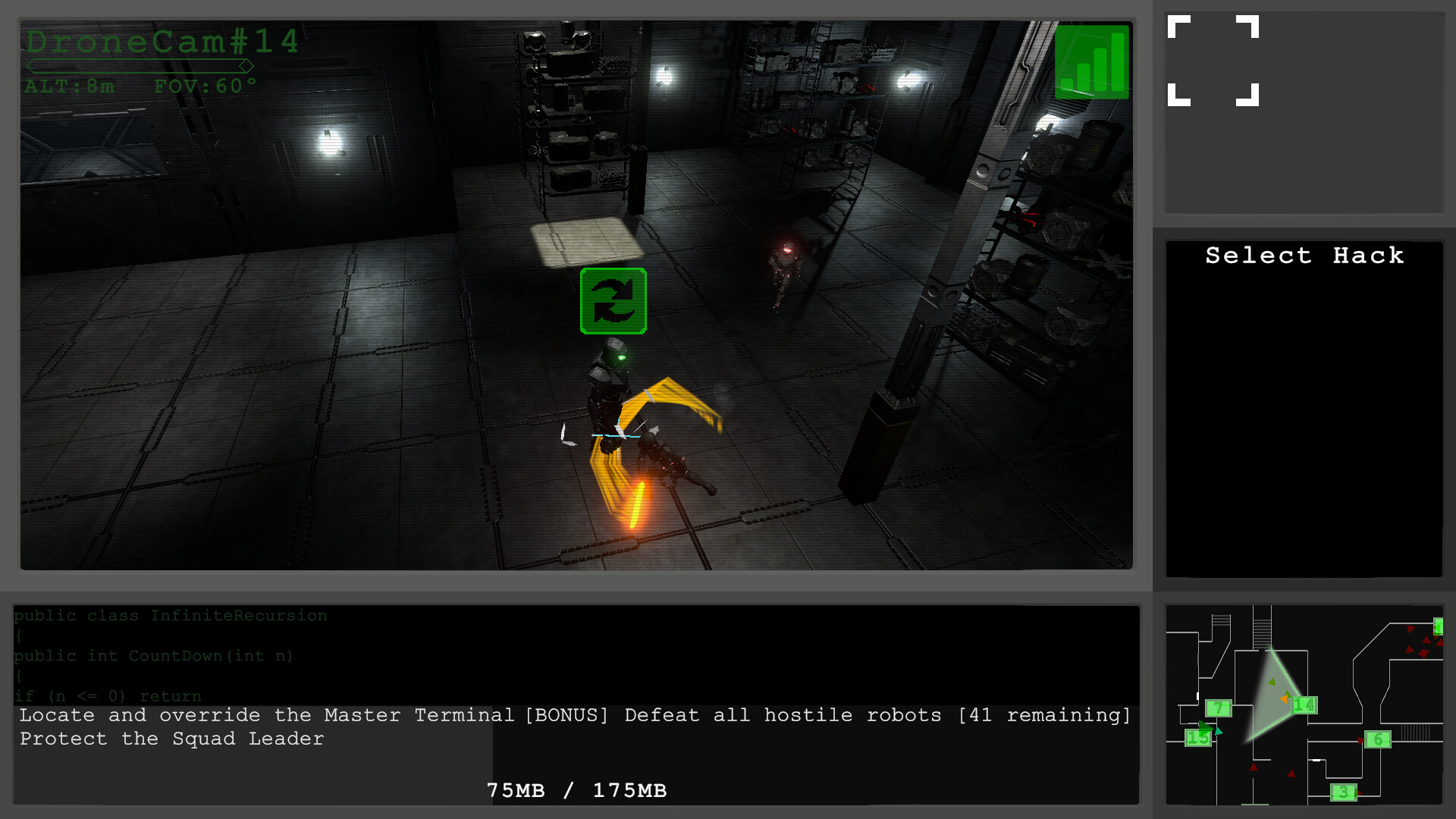Image resolution: width=1456 pixels, height=819 pixels.
Task: Click the Squad Leader objective text
Action: click(x=171, y=739)
